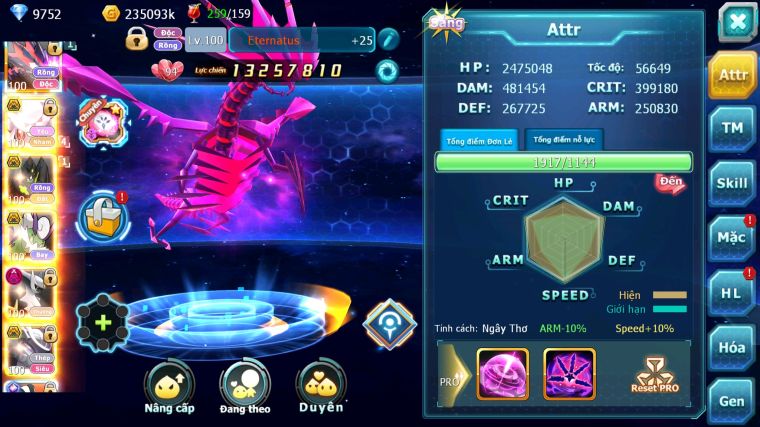Tap the Đang theo follow button
The height and width of the screenshot is (427, 760).
pyautogui.click(x=245, y=387)
